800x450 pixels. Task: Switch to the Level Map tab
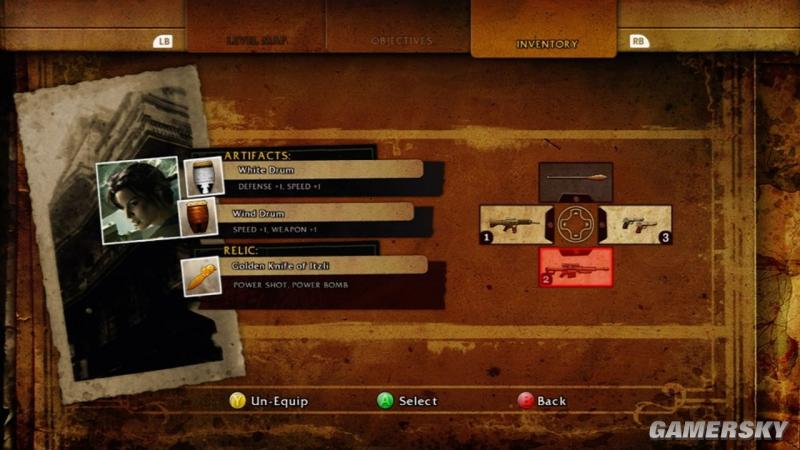pos(255,41)
